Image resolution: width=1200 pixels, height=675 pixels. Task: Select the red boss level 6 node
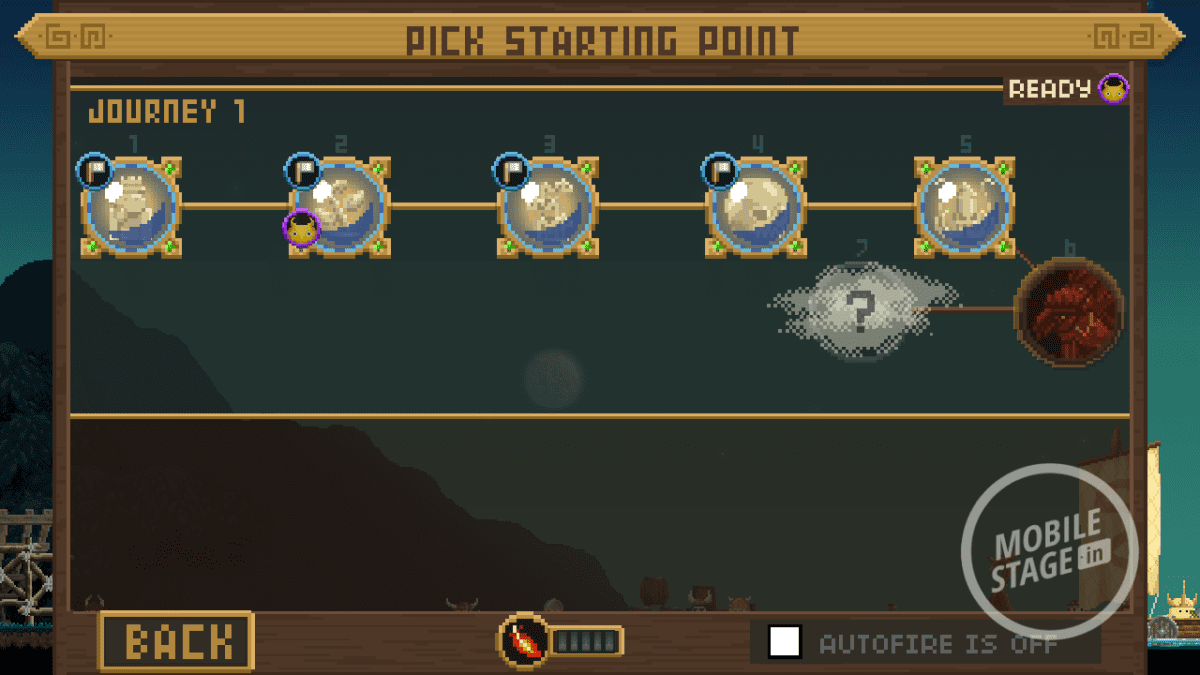pos(1069,311)
